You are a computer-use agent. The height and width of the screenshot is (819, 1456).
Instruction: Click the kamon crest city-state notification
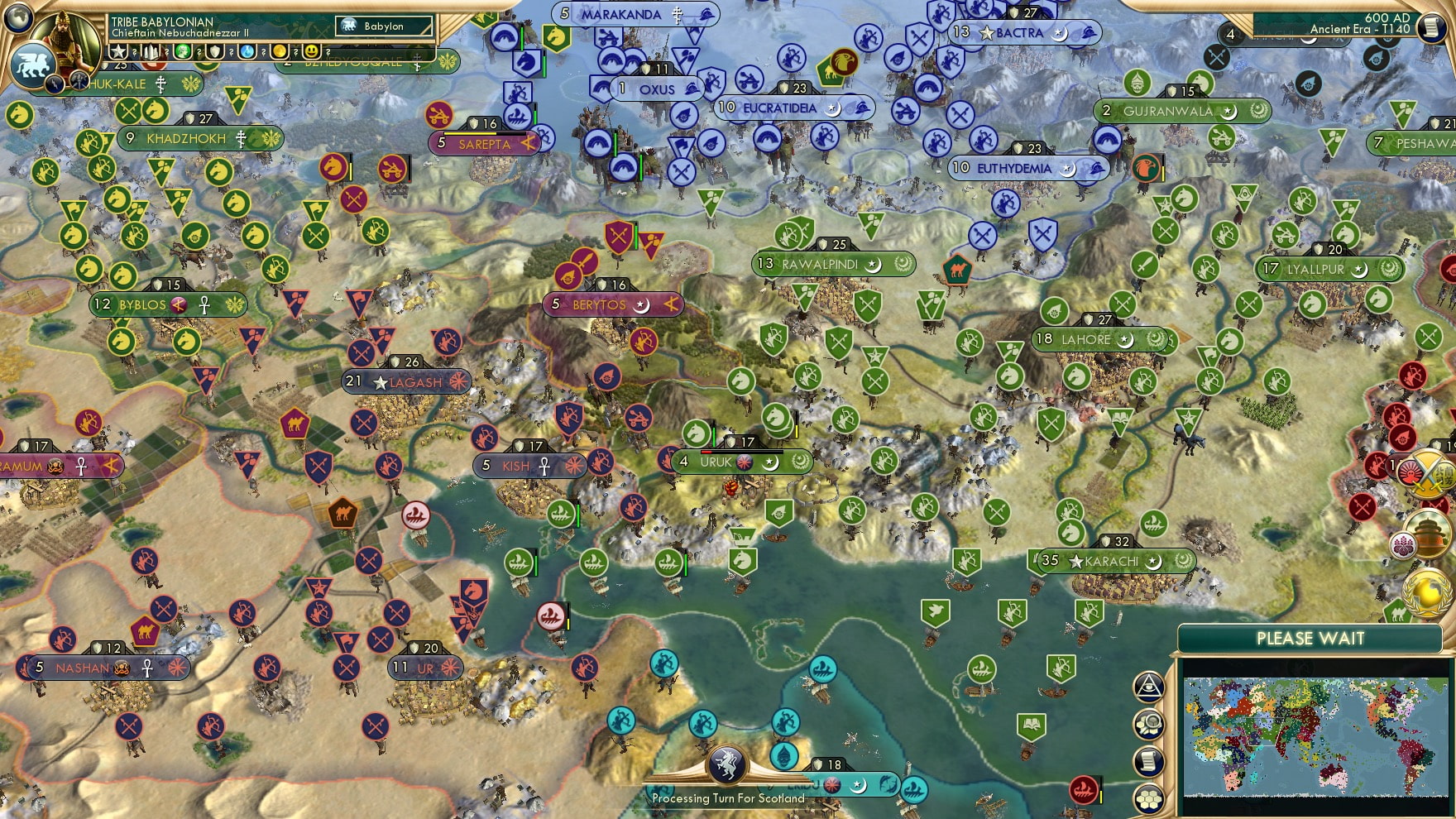click(1402, 544)
